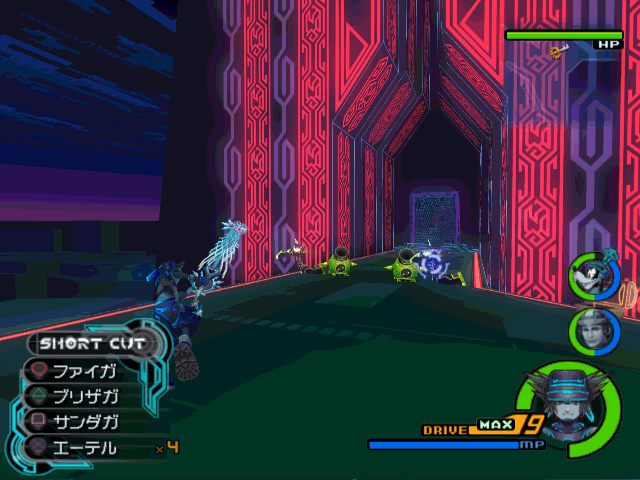Click the SHORT CUT menu header
Viewport: 640px width, 480px height.
pos(92,344)
